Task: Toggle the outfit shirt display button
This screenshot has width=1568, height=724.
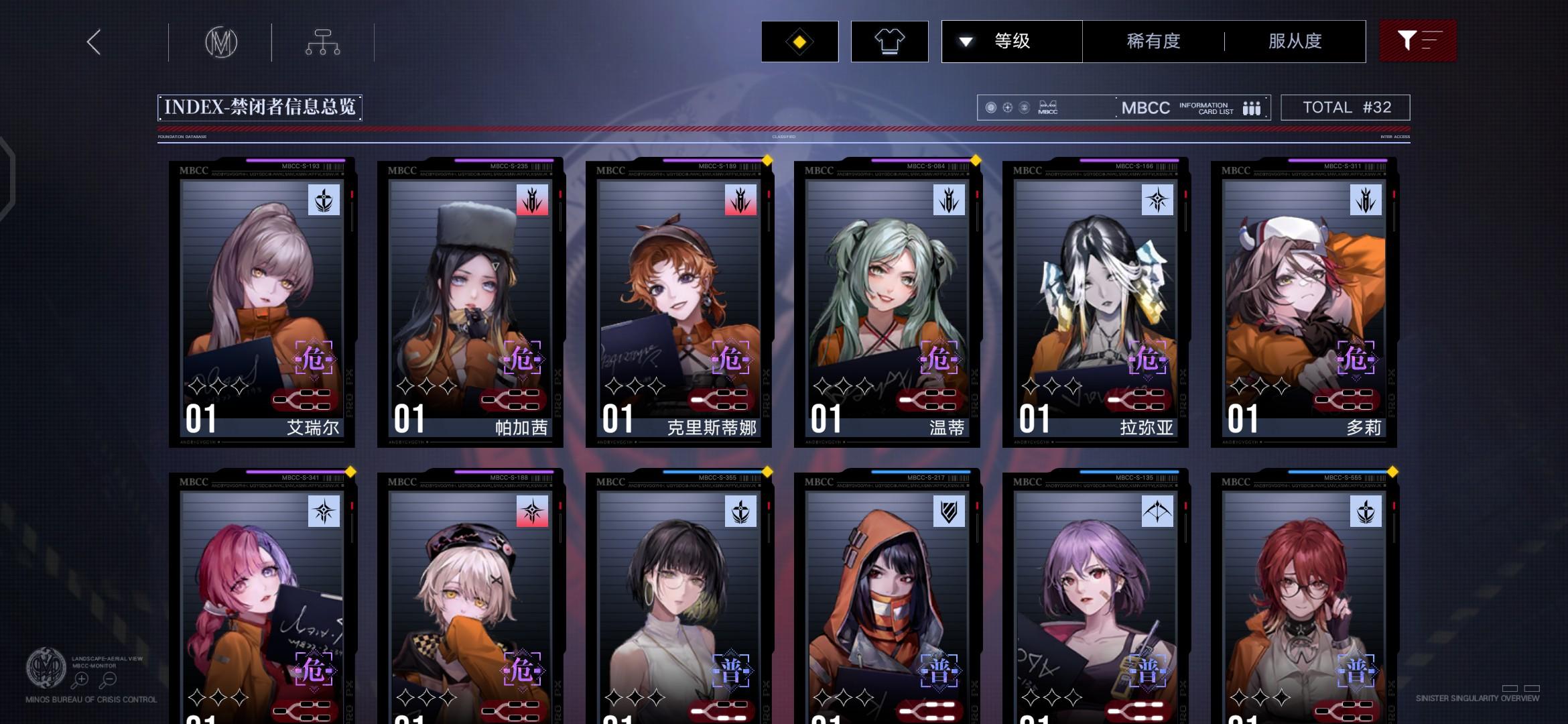Action: [x=889, y=42]
